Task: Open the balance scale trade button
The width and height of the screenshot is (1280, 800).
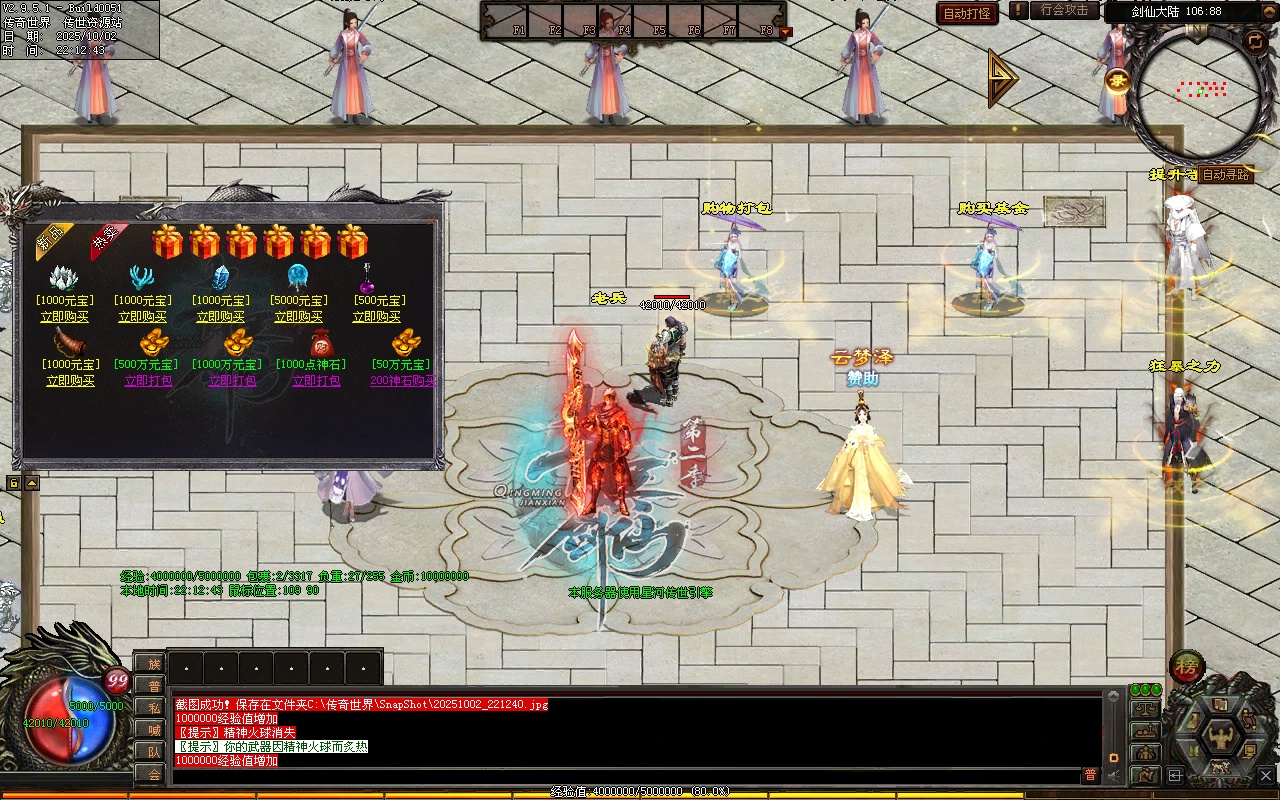Action: point(1145,709)
